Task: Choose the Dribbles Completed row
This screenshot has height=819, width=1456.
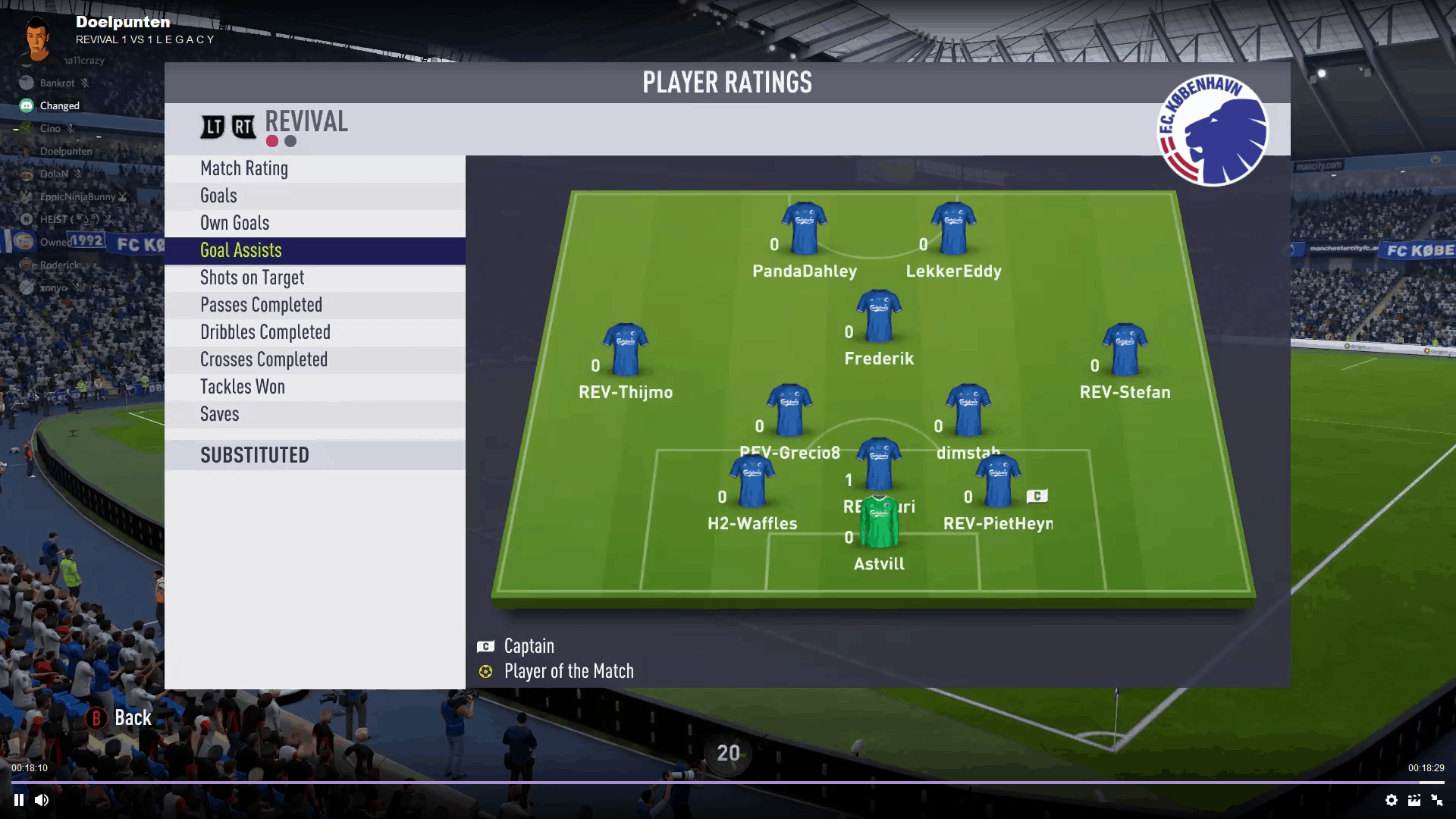Action: (x=265, y=332)
